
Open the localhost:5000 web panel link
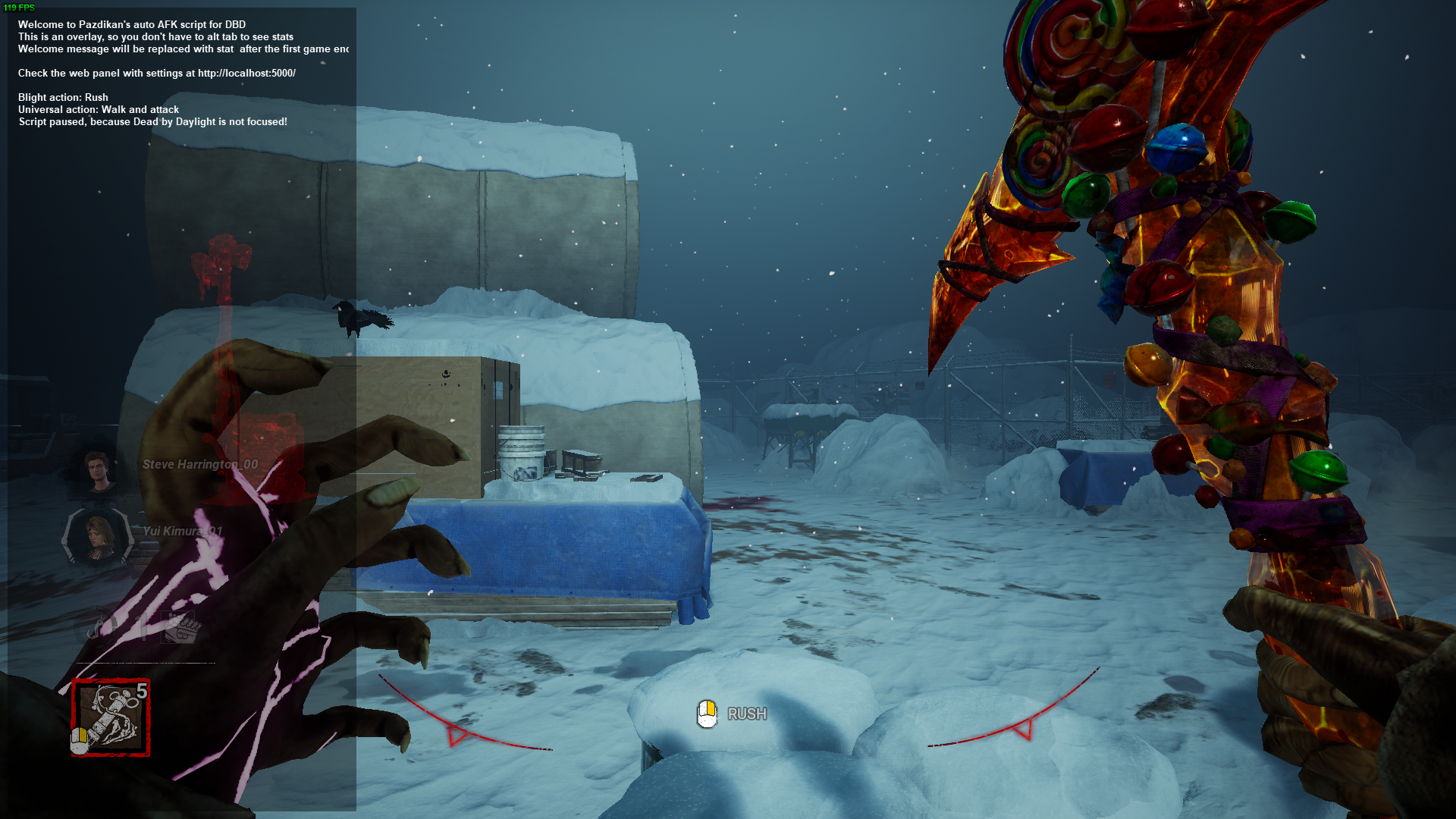pyautogui.click(x=246, y=74)
